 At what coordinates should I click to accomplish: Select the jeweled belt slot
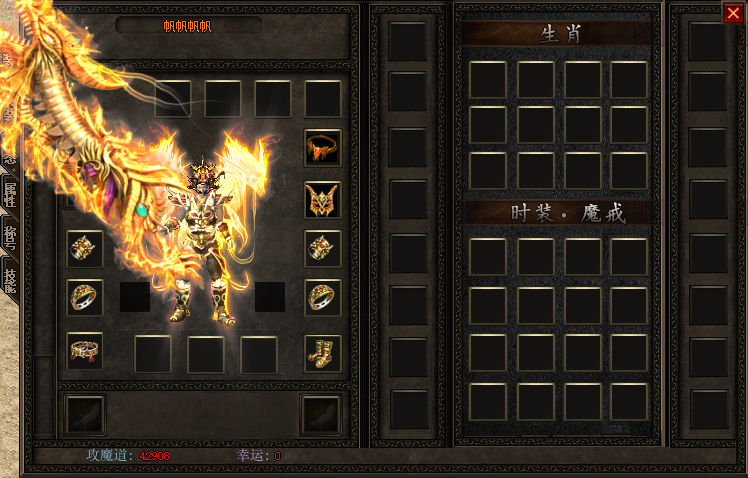(x=85, y=351)
